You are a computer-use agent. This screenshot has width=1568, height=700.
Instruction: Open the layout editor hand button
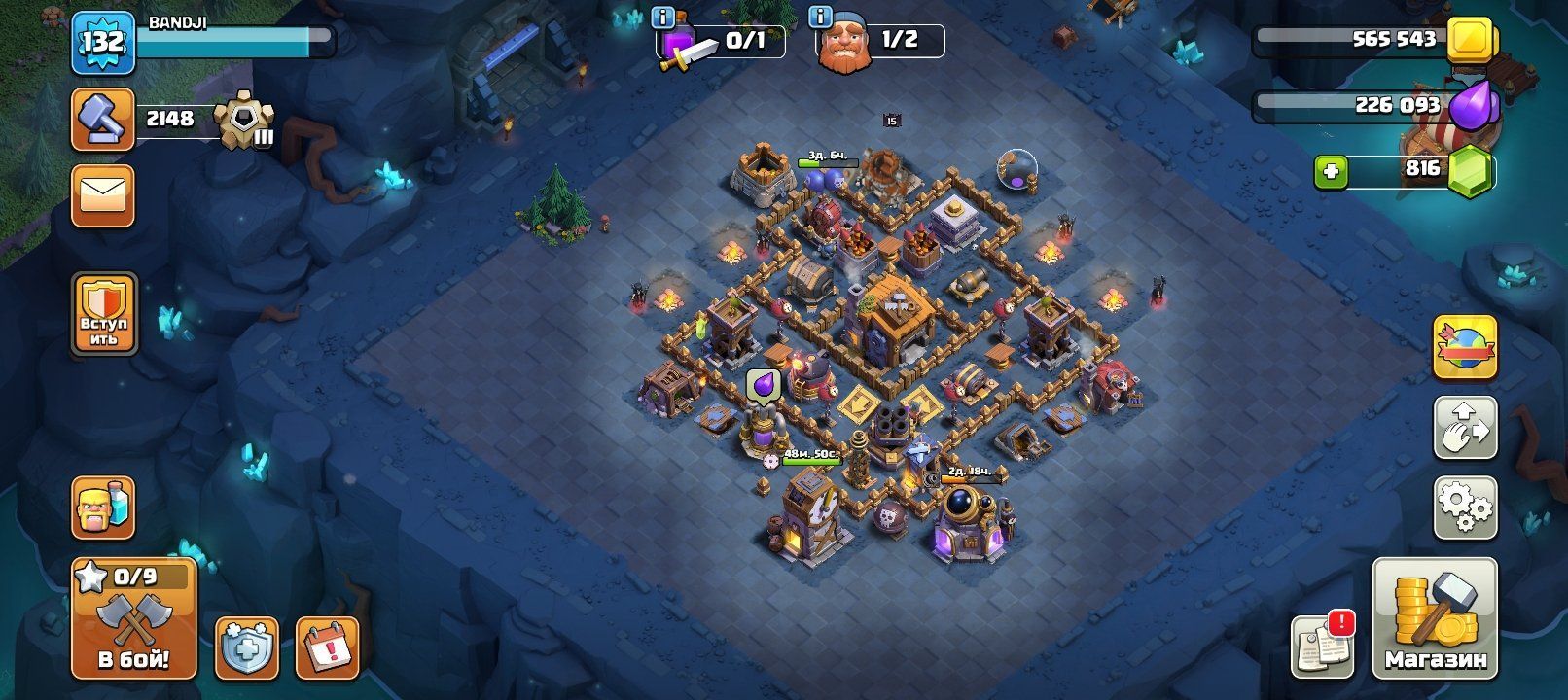[1465, 428]
